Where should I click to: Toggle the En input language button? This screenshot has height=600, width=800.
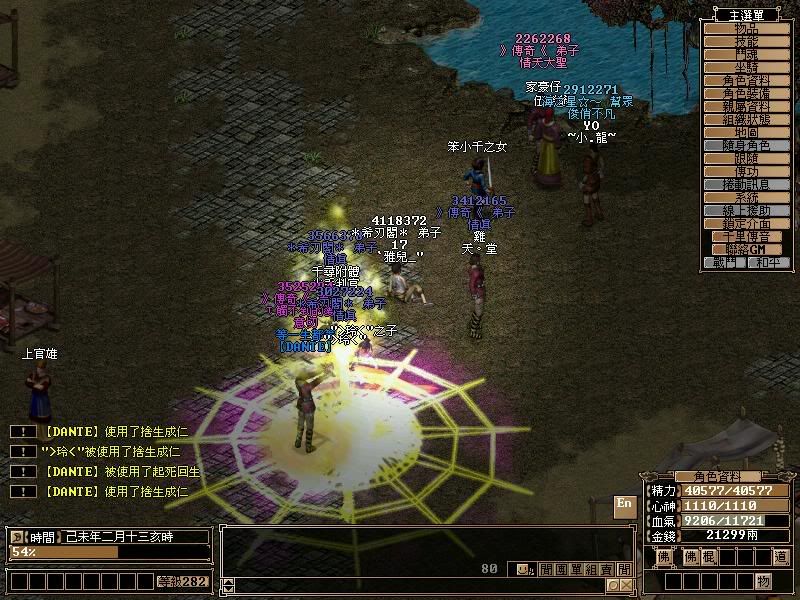point(624,504)
